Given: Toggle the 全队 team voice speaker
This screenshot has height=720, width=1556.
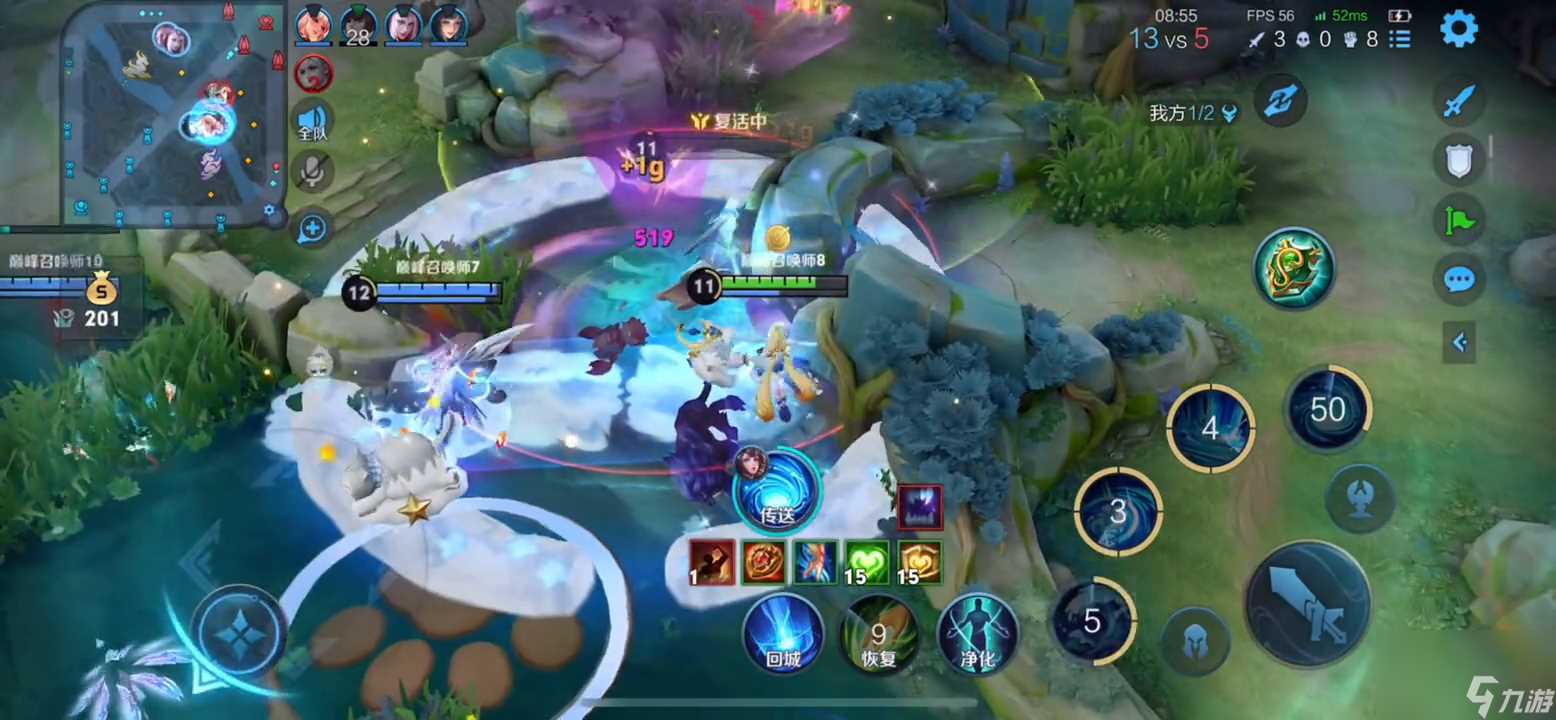Looking at the screenshot, I should pyautogui.click(x=313, y=121).
